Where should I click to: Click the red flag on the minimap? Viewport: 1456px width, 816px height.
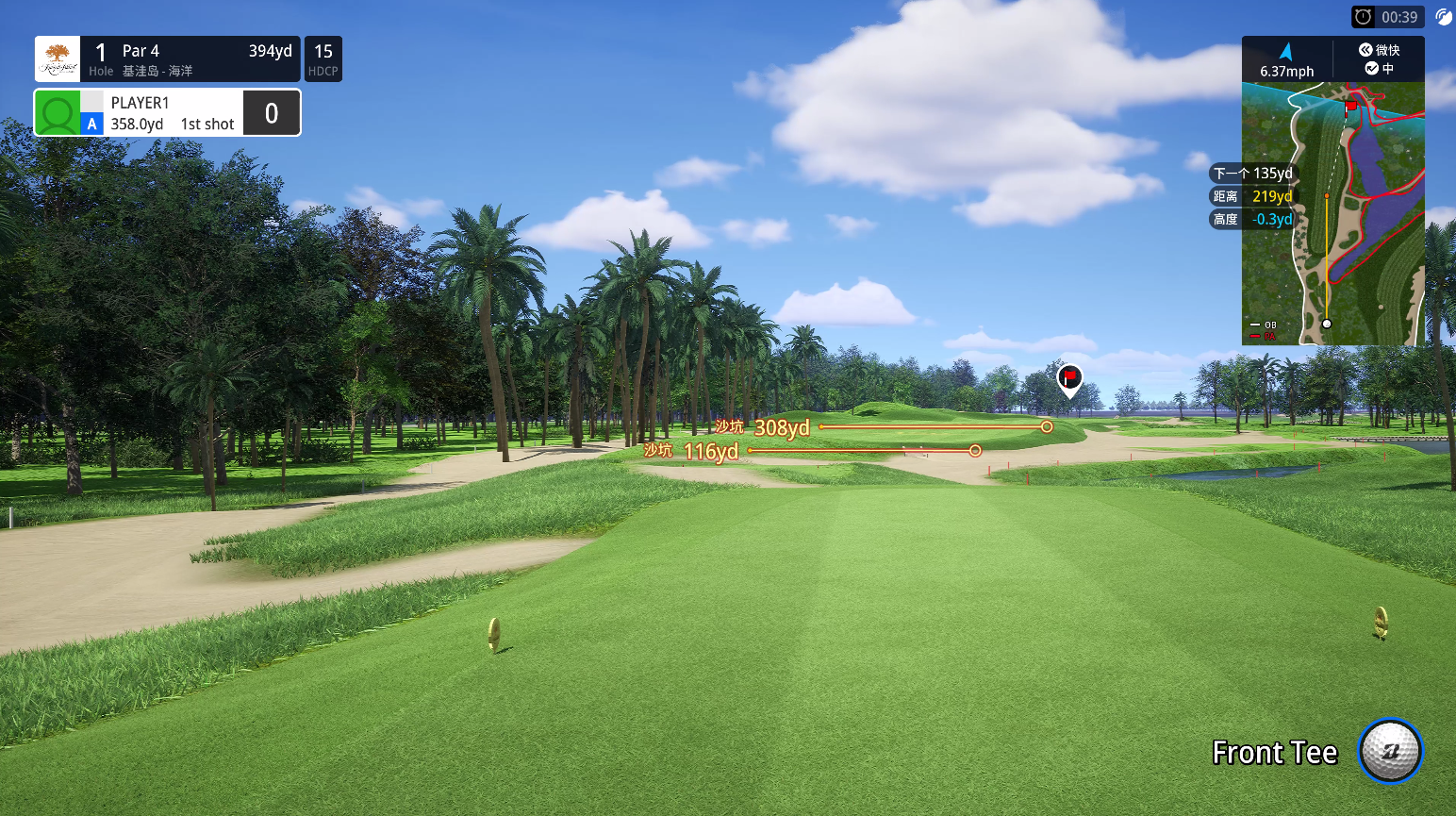point(1351,106)
